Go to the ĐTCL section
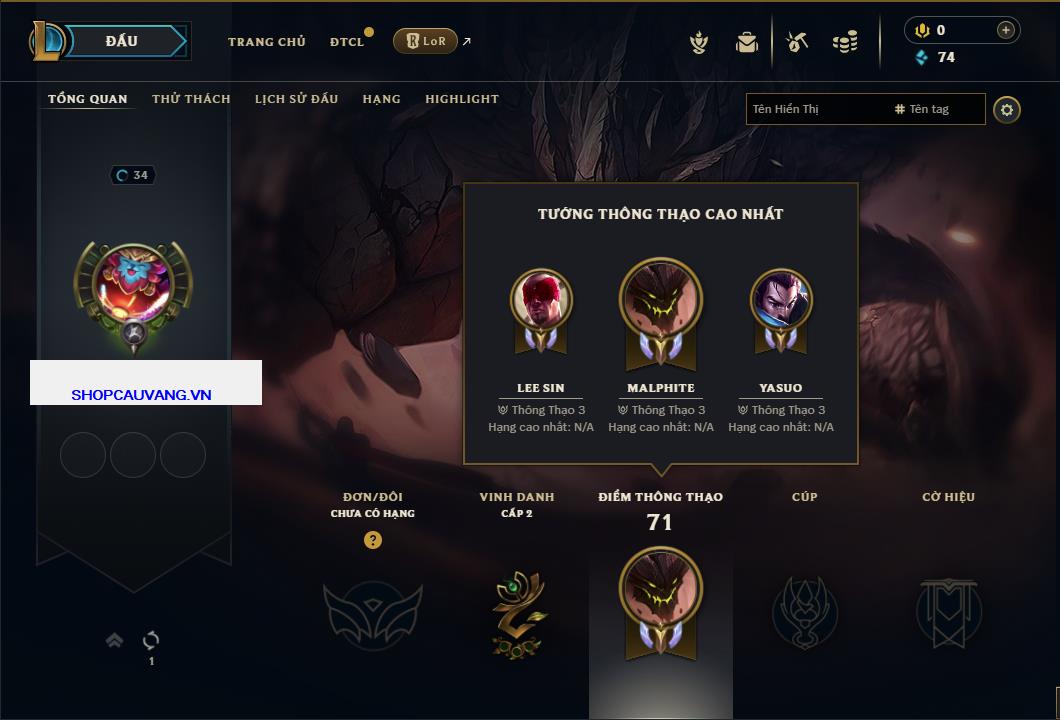The image size is (1060, 720). coord(347,42)
